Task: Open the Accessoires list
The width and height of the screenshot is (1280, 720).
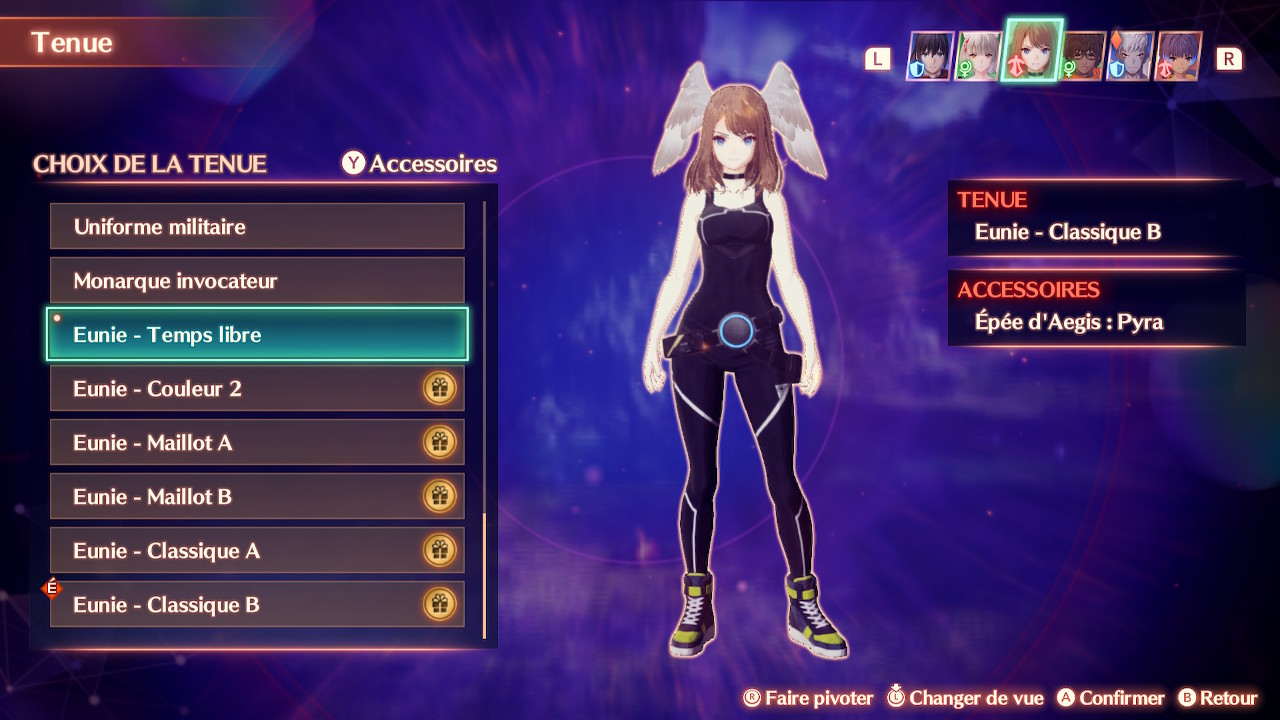Action: [420, 163]
